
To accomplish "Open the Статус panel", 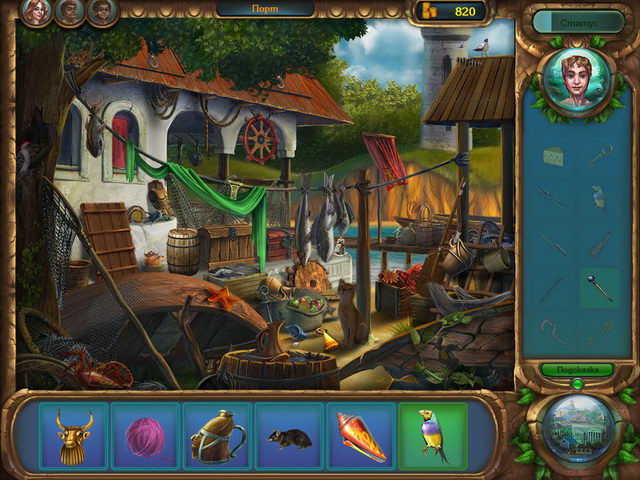I will (x=578, y=21).
